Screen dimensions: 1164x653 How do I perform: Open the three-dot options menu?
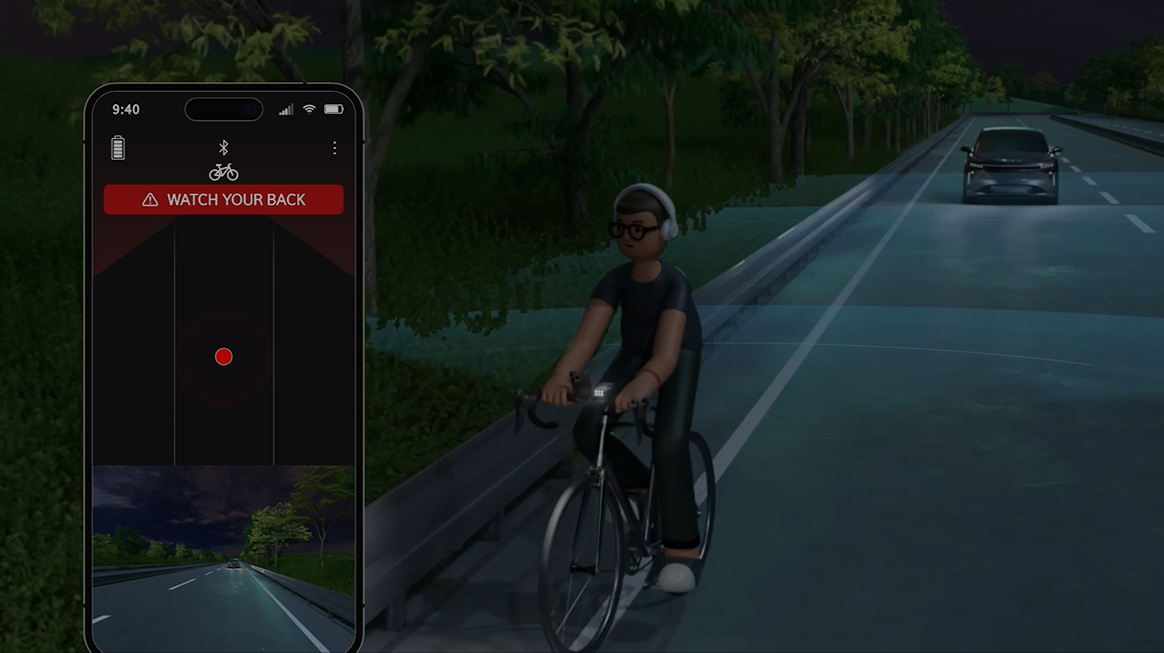[x=334, y=148]
